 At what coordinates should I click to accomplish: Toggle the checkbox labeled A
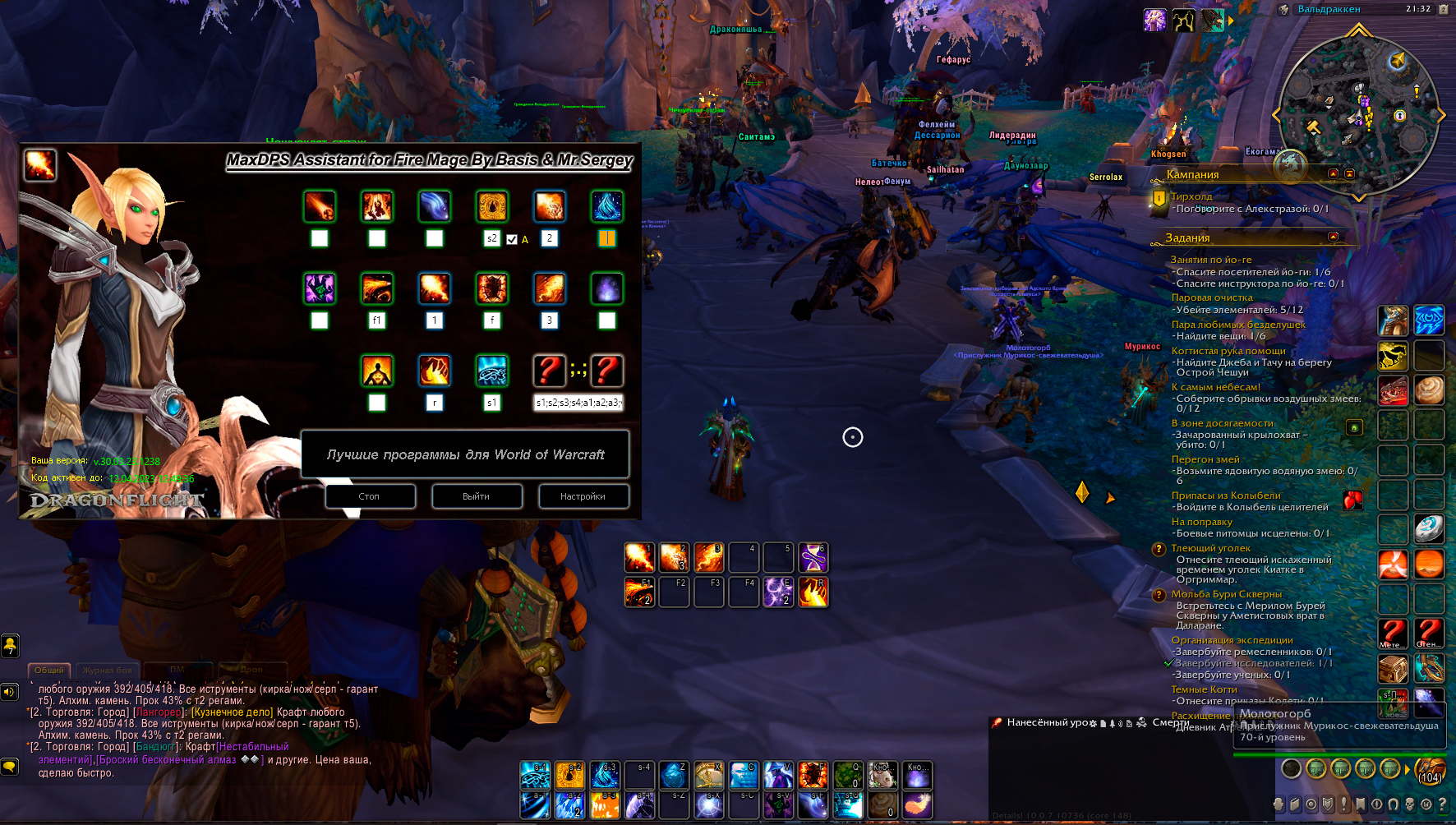coord(512,239)
